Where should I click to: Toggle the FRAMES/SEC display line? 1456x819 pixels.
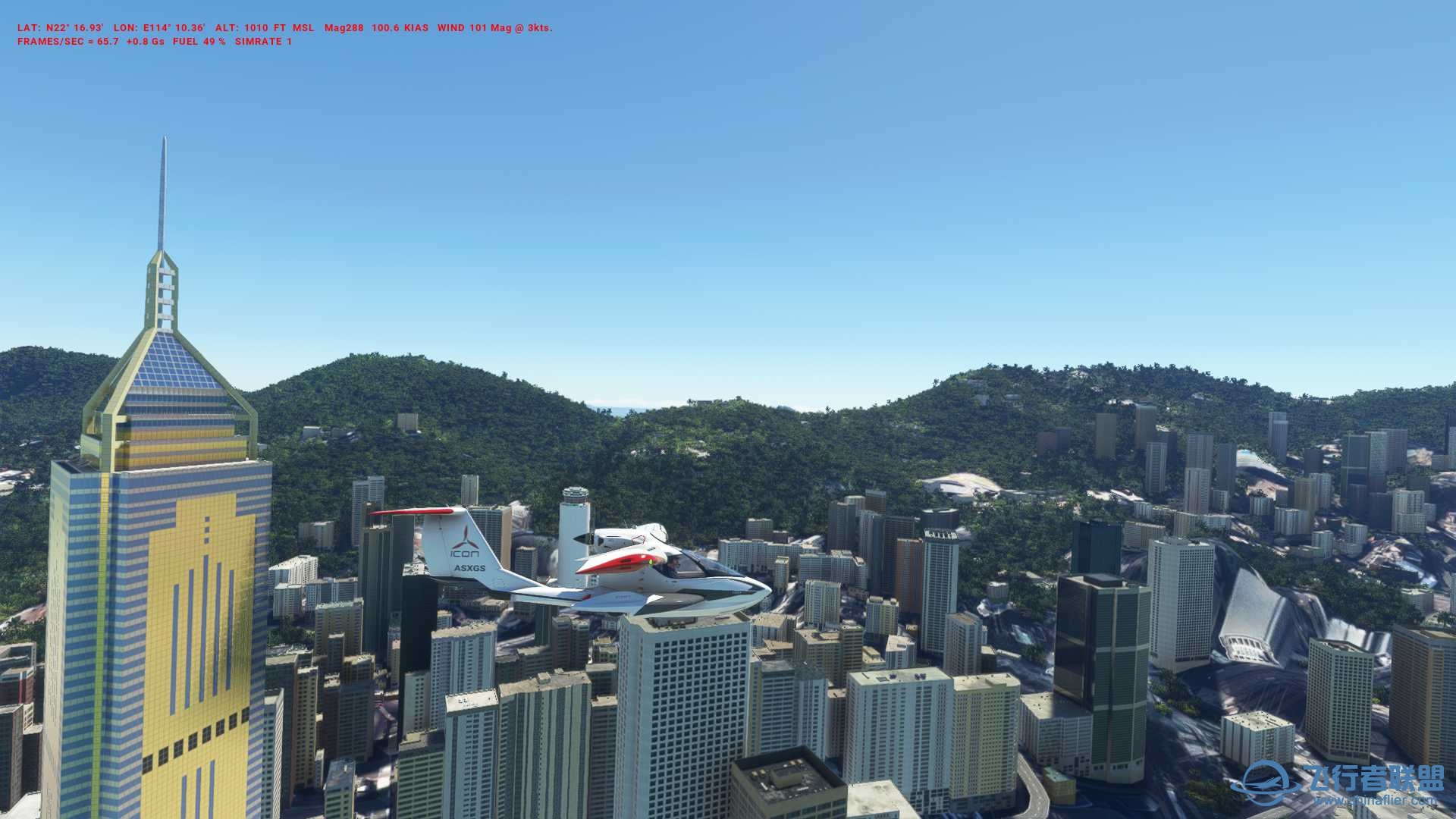67,43
